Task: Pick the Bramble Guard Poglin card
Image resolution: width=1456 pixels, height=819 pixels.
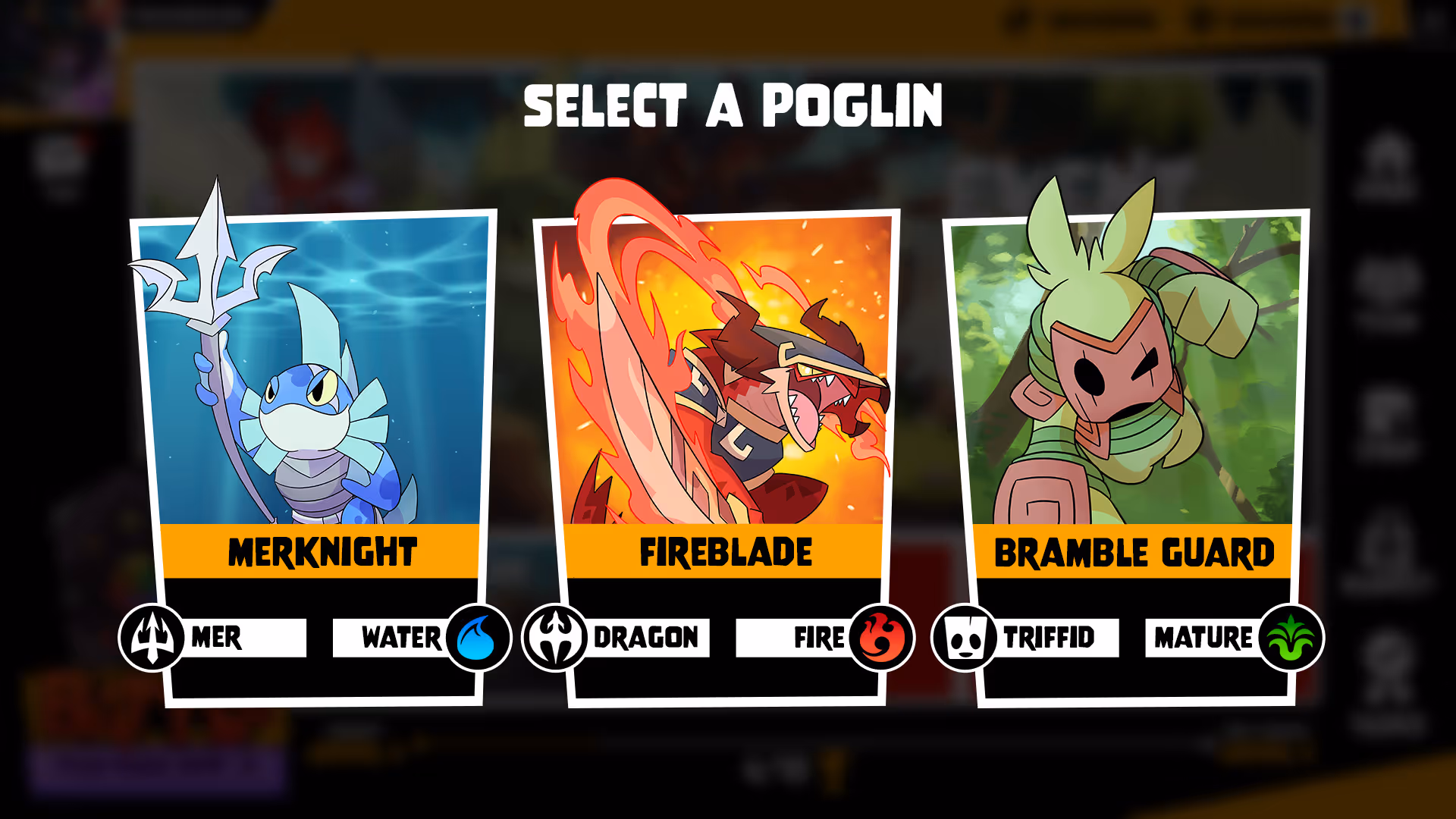Action: click(x=1130, y=394)
